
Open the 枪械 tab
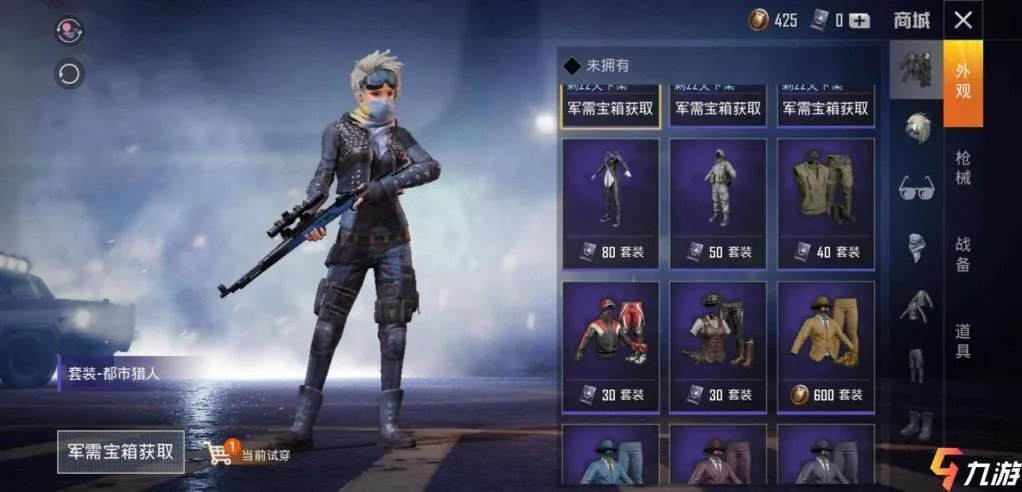pos(962,168)
